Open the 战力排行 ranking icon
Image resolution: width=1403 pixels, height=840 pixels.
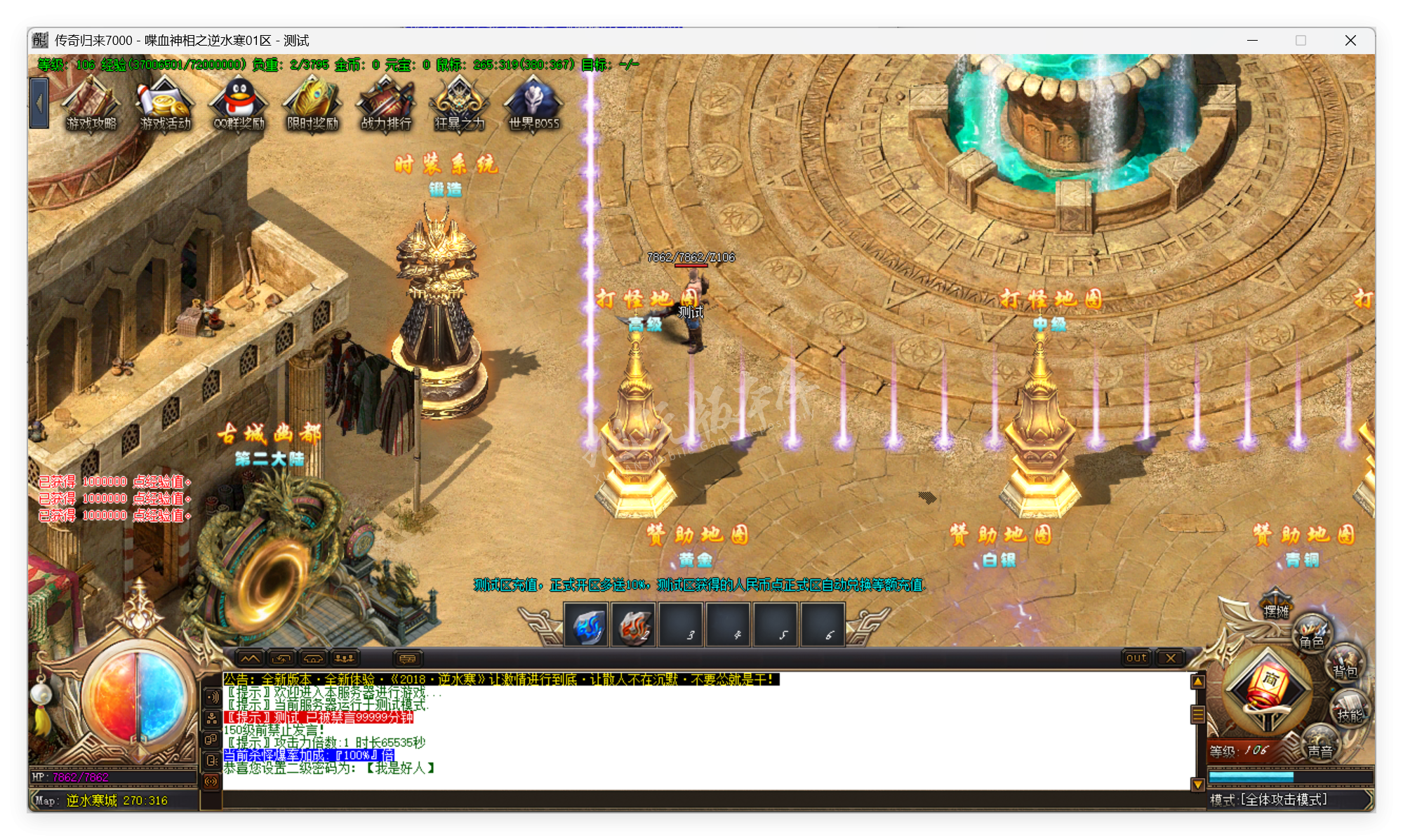pyautogui.click(x=385, y=104)
